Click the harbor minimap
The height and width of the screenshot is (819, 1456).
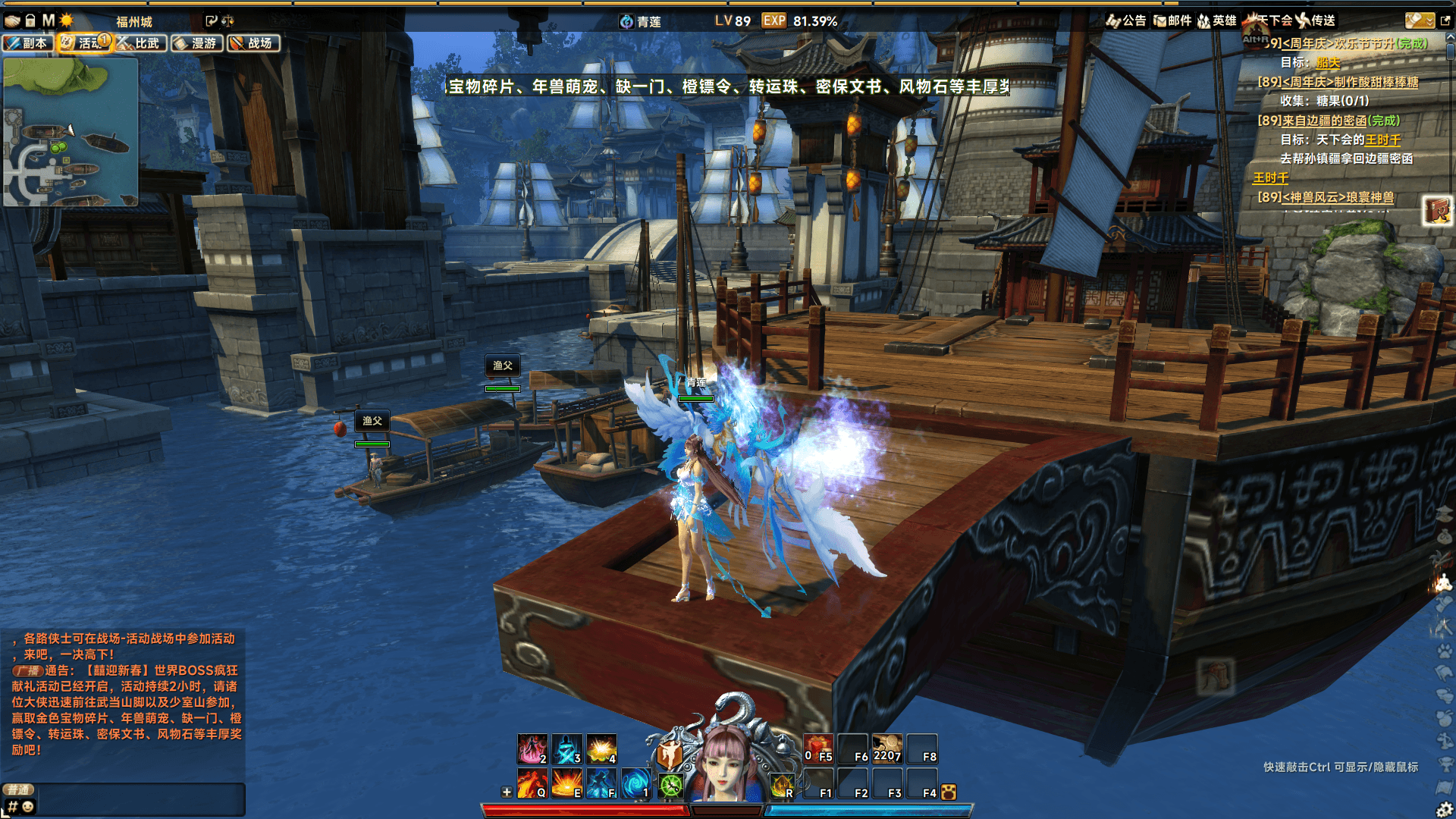71,132
